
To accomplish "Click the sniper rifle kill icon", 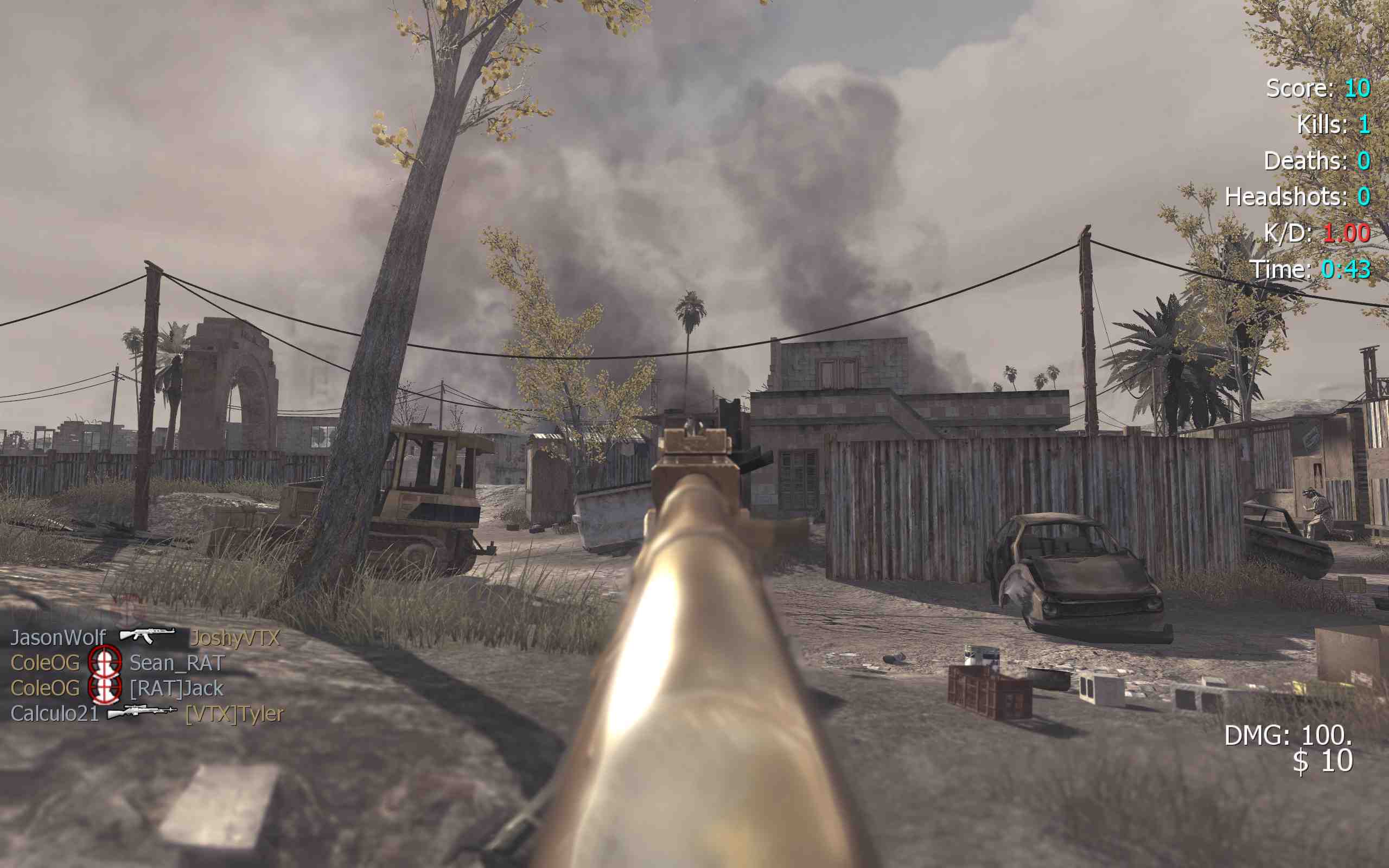I will [142, 712].
